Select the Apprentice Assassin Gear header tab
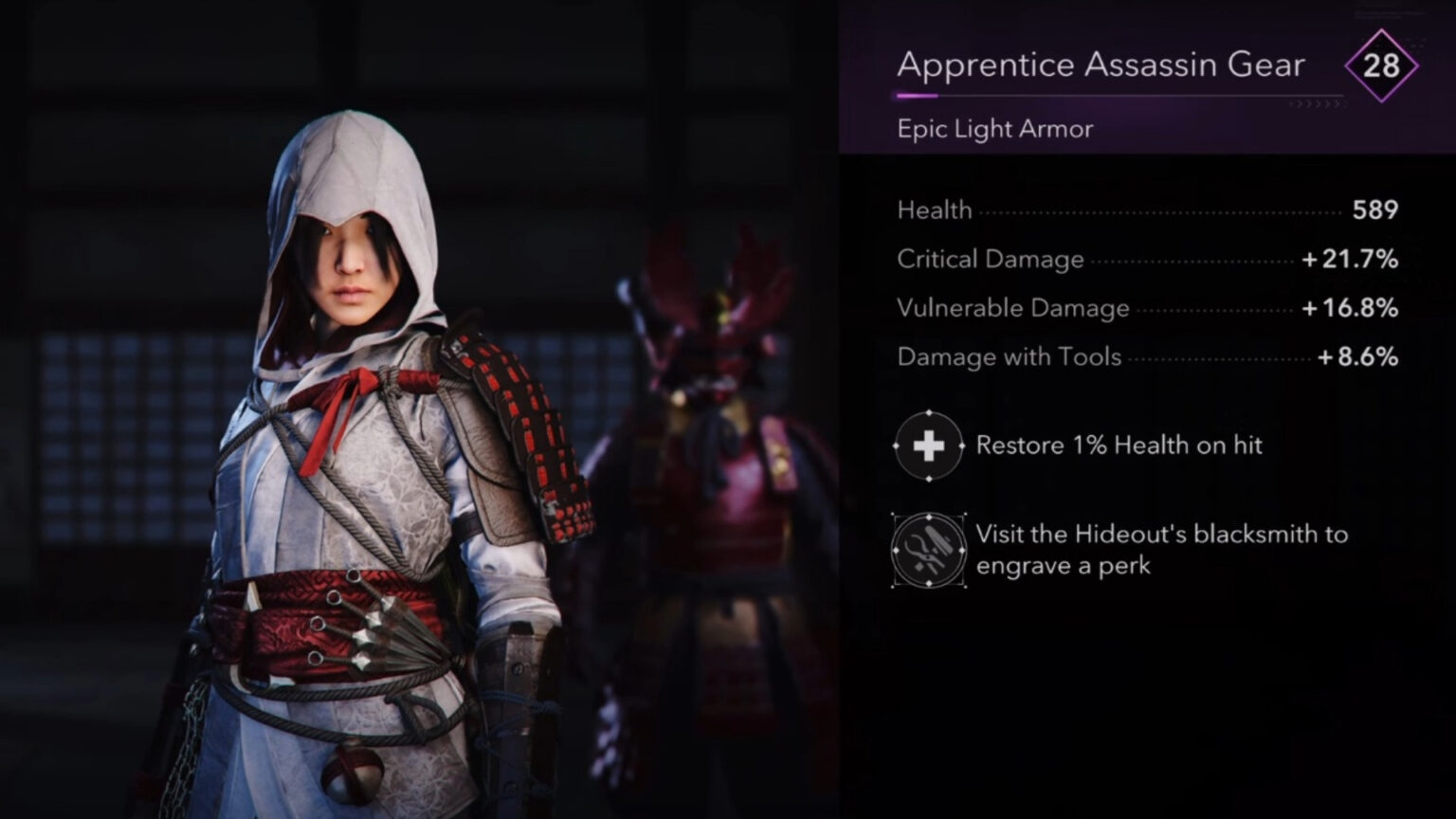This screenshot has width=1456, height=819. 1101,64
